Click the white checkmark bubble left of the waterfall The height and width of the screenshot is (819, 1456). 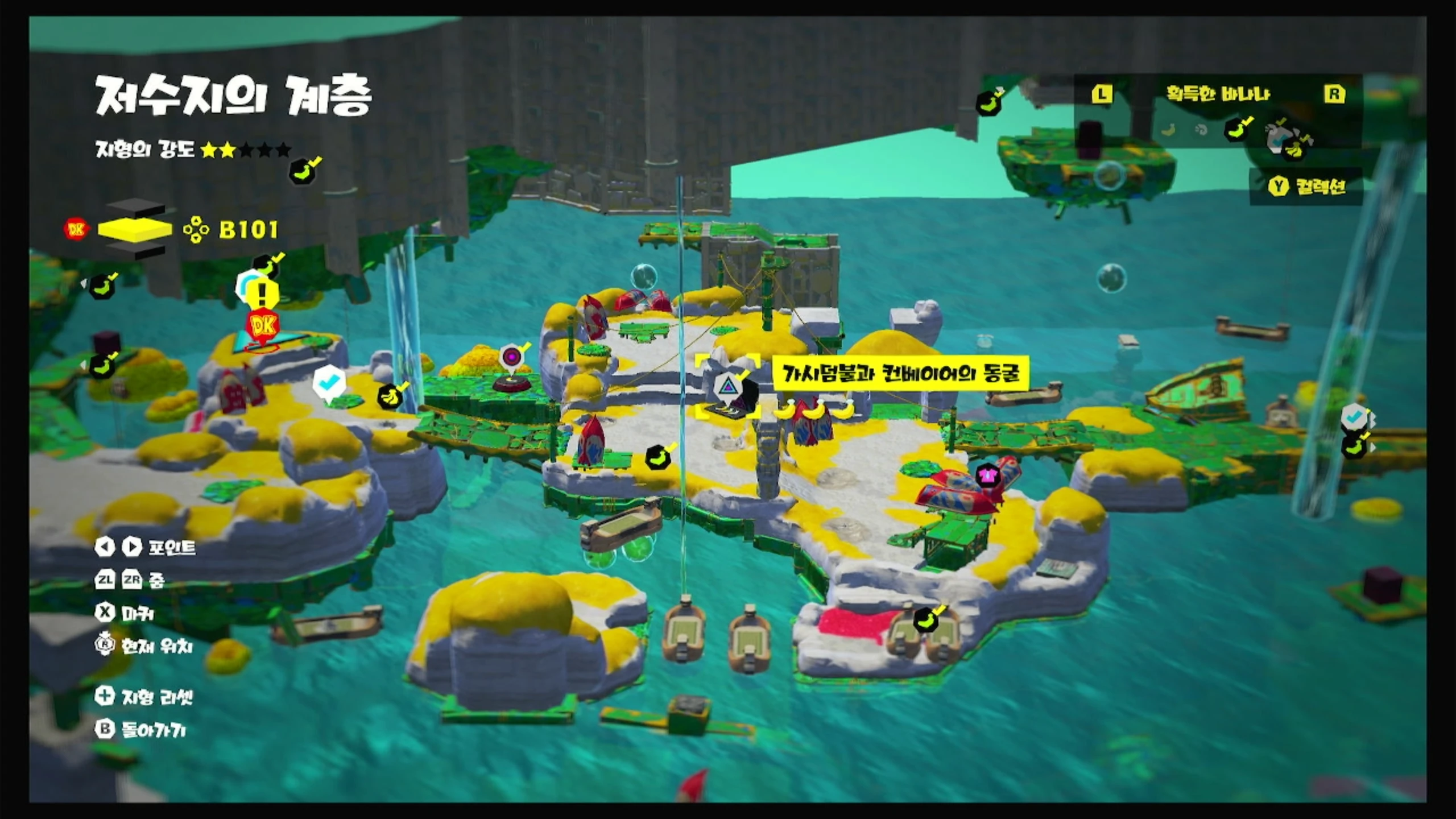[x=329, y=383]
